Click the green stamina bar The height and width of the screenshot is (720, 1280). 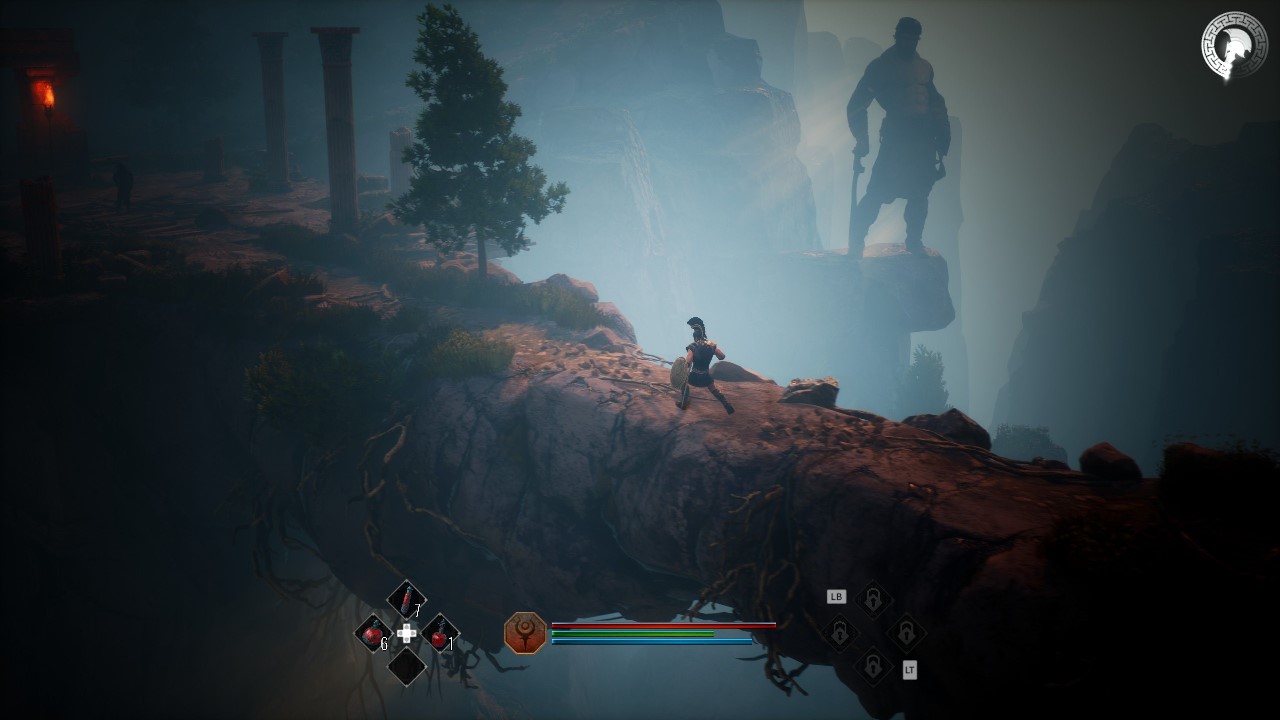coord(632,634)
